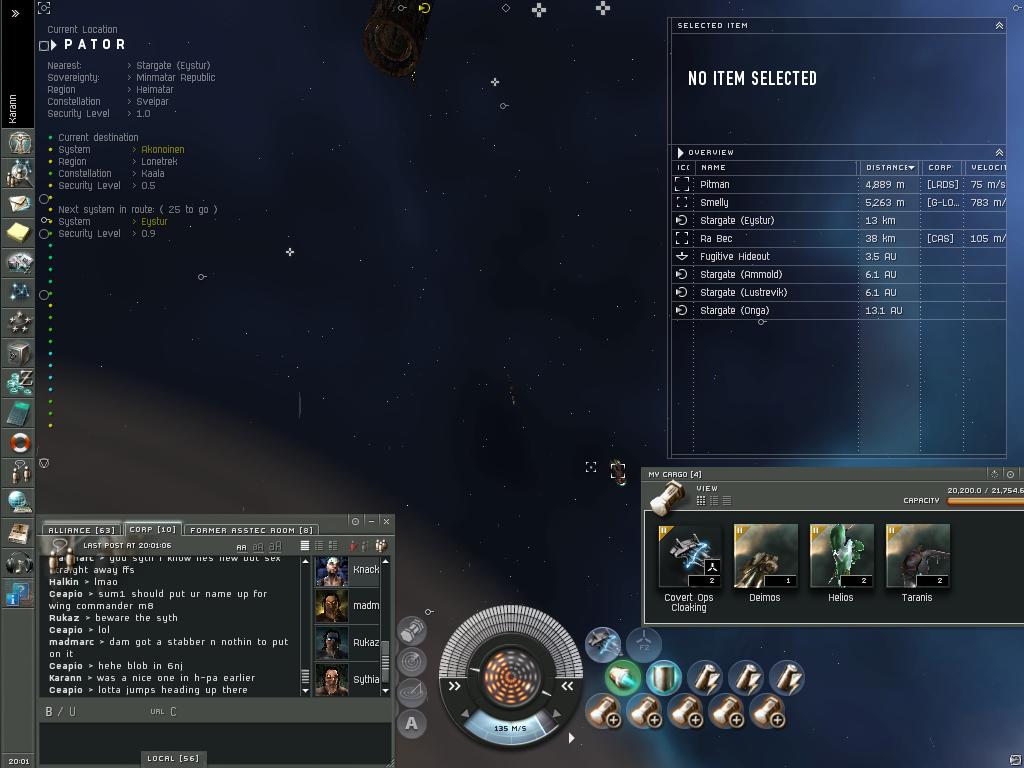Select Sythia in the chat member list

[x=346, y=679]
